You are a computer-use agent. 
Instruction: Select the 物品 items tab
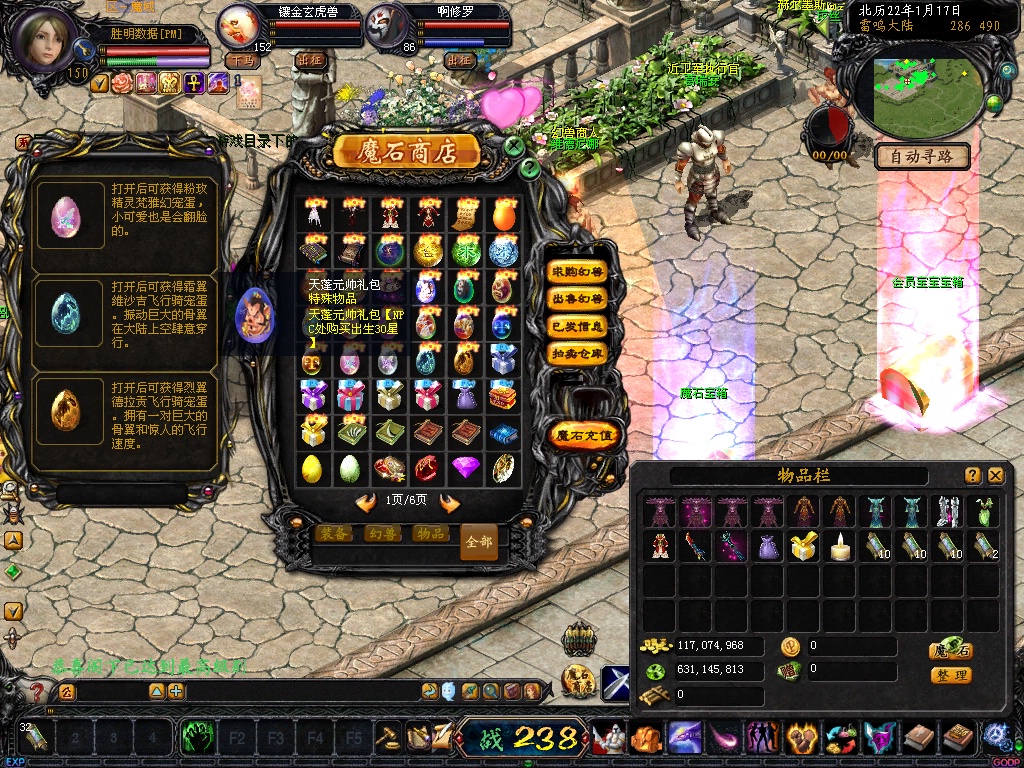pos(430,534)
